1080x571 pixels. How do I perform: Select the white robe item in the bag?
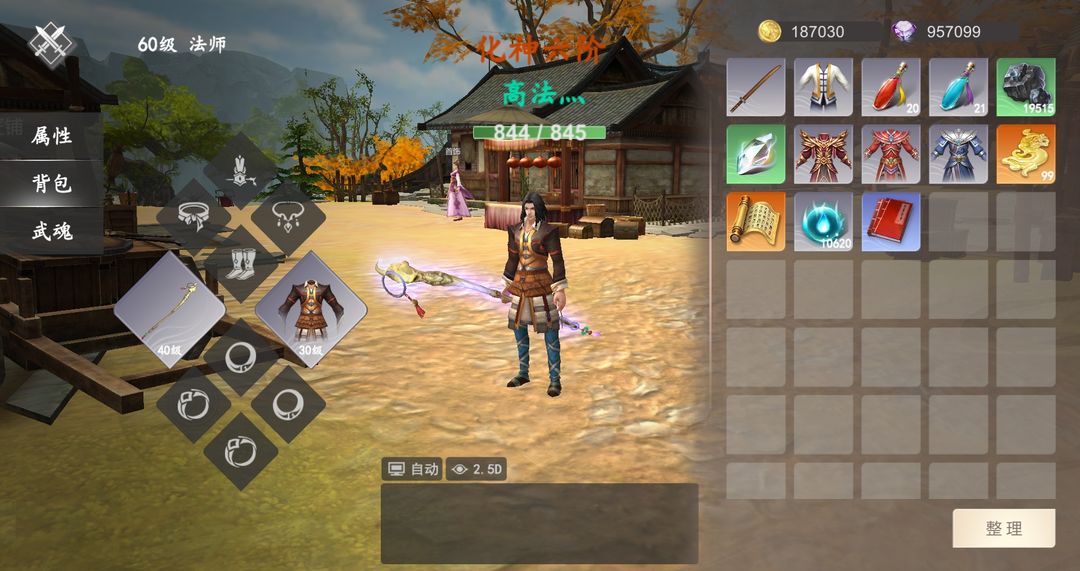(x=823, y=87)
